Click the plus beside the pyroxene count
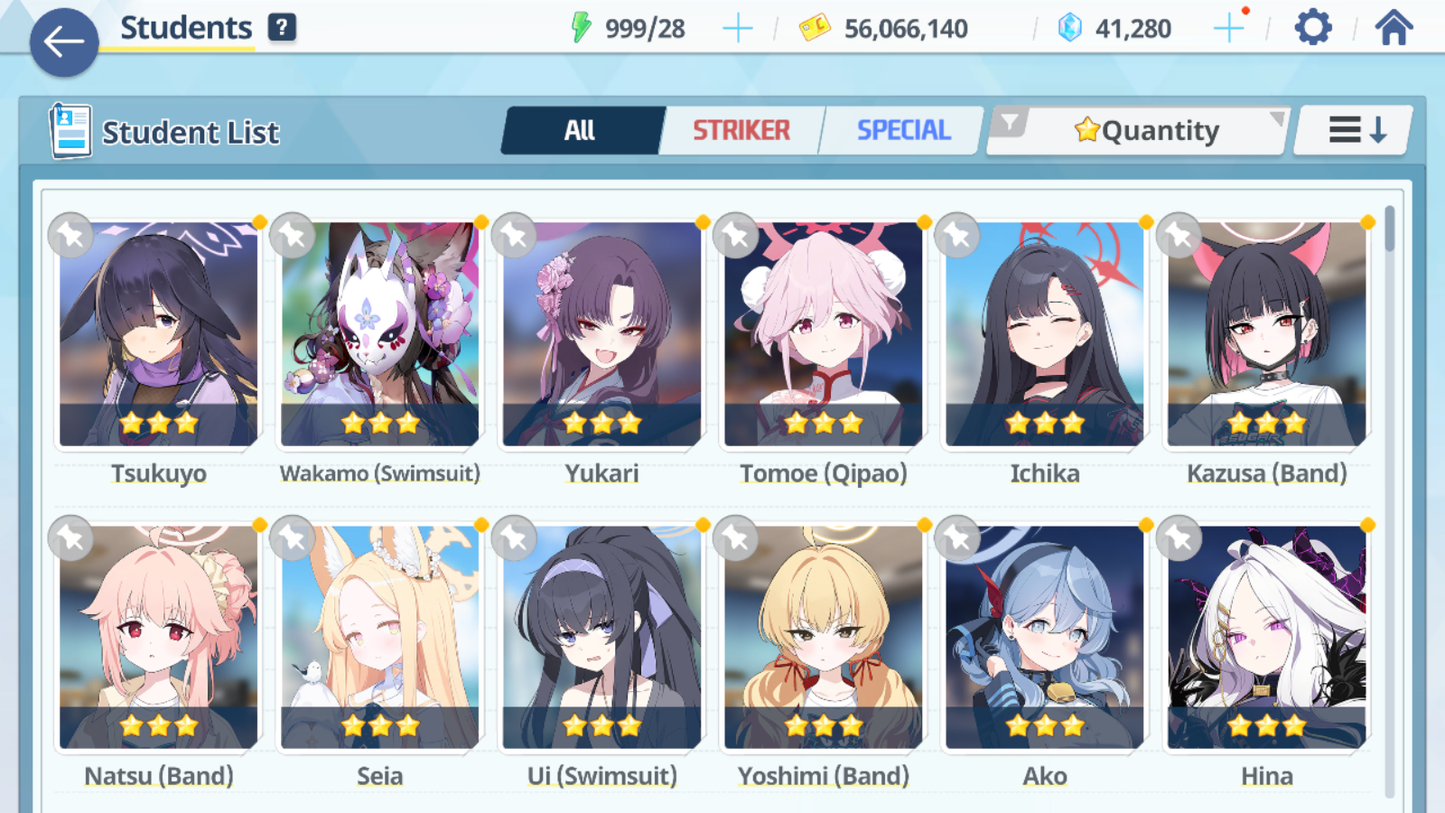 1228,27
